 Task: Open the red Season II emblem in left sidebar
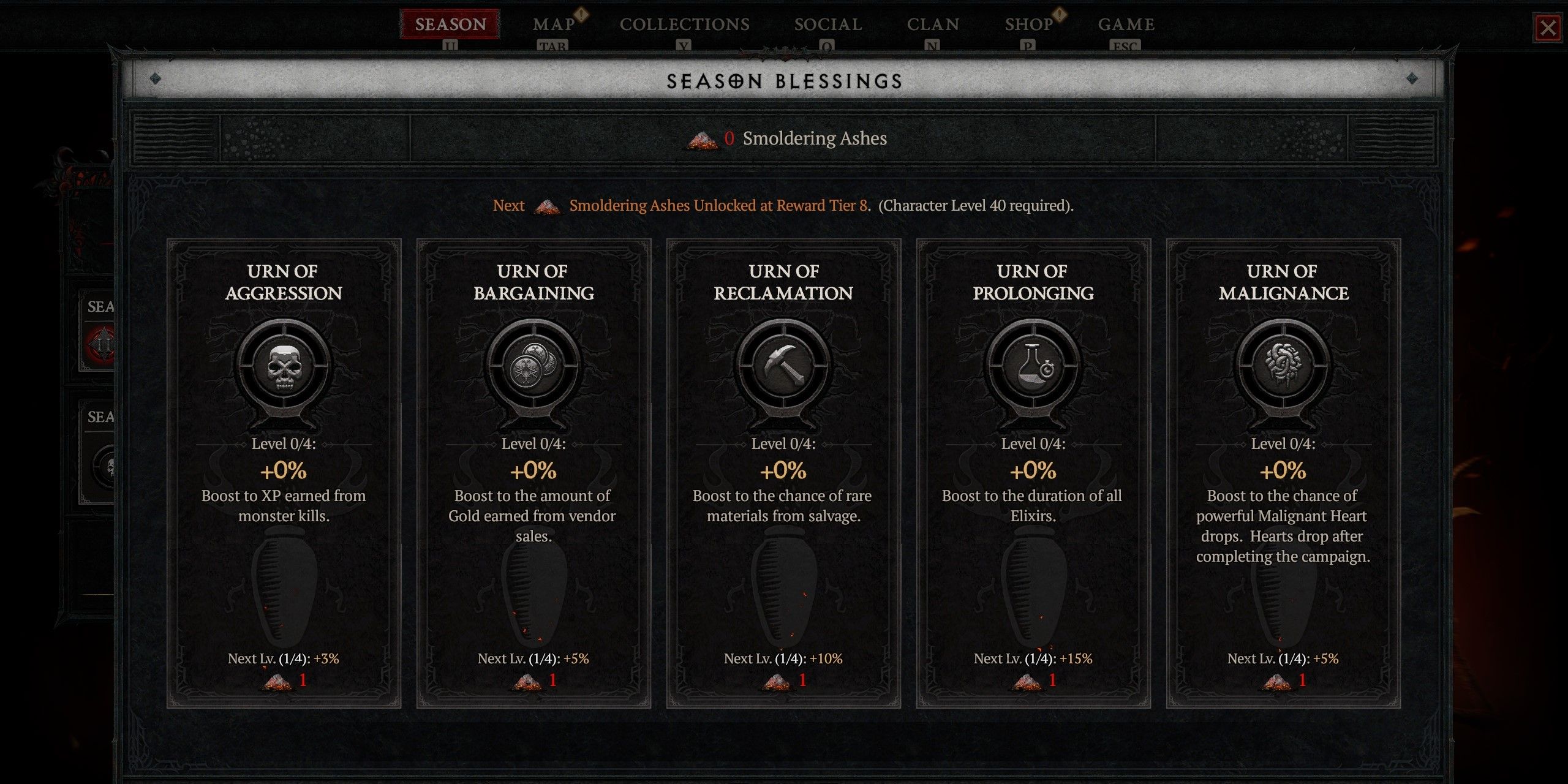click(x=101, y=343)
